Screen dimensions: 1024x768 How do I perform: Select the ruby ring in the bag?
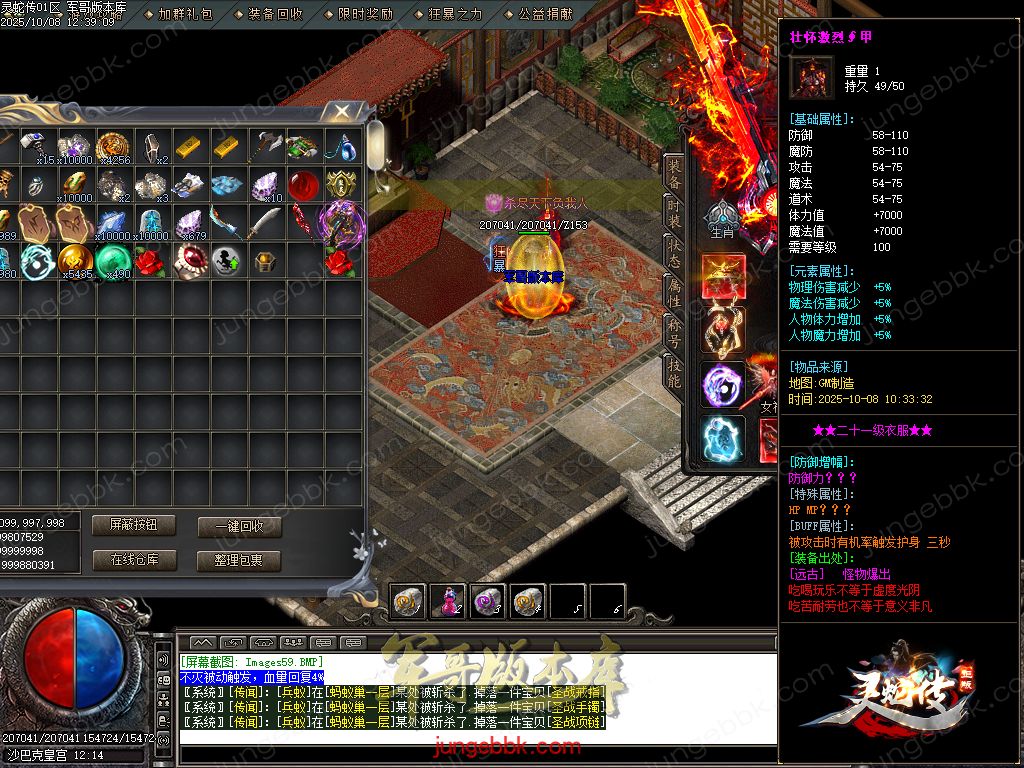click(189, 261)
